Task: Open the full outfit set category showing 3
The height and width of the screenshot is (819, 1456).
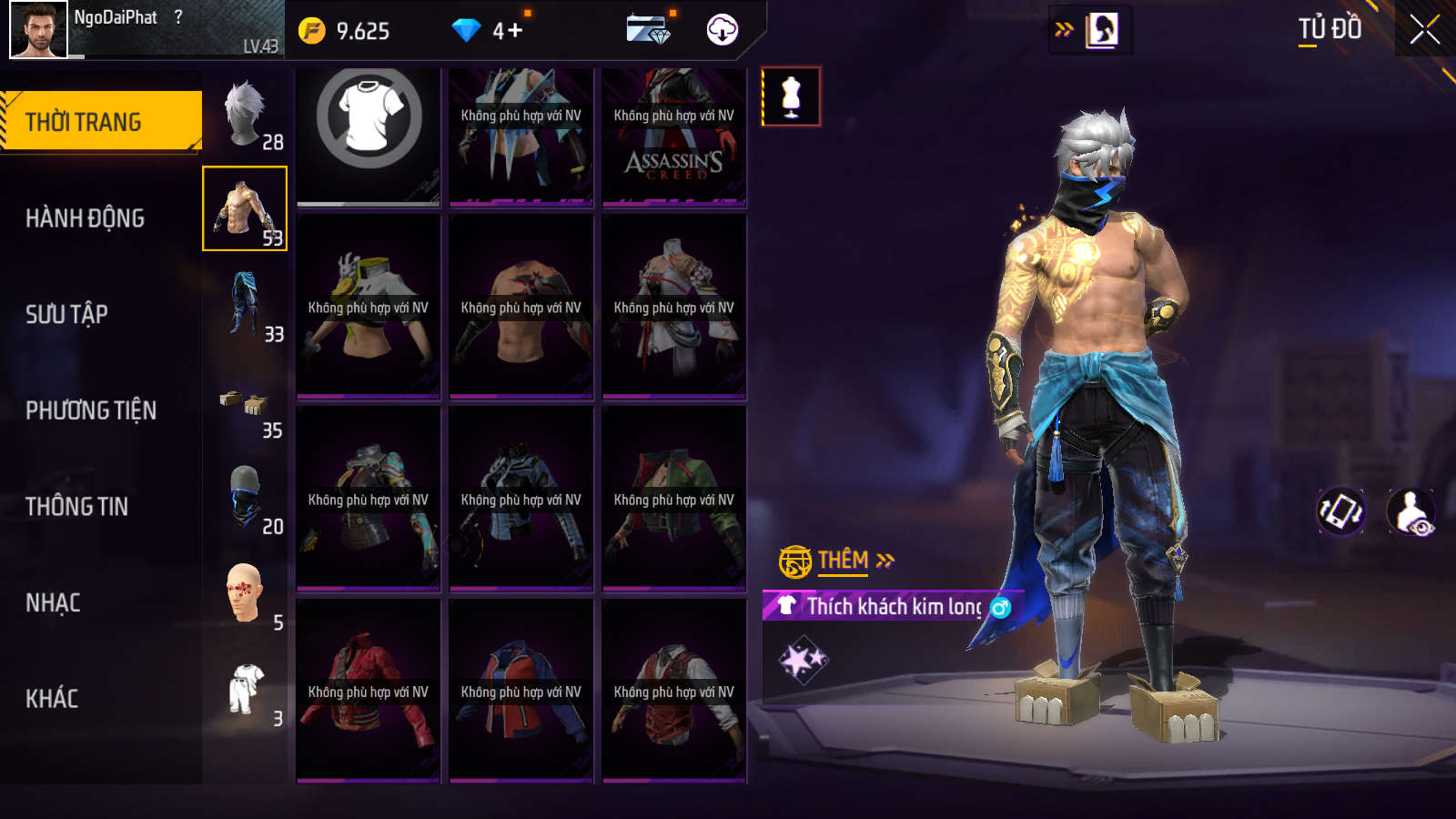Action: tap(246, 692)
